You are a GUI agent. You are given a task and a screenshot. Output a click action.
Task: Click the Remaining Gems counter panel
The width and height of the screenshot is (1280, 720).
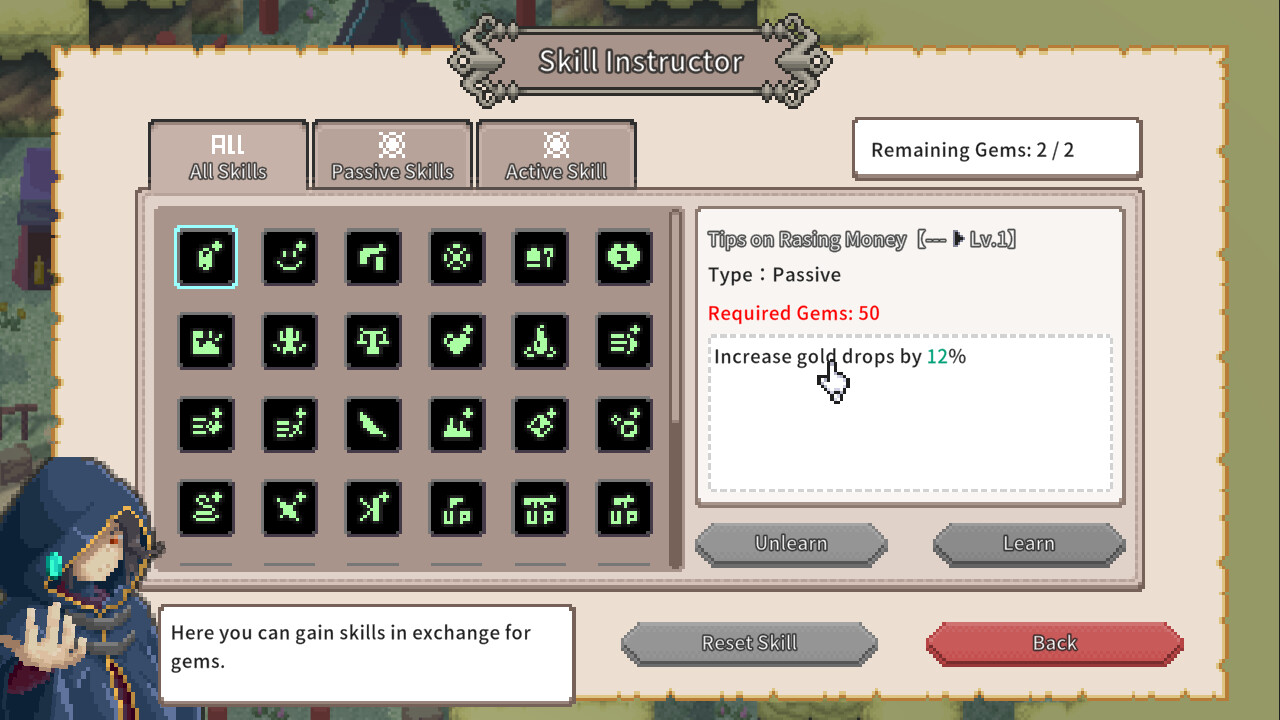[x=996, y=148]
